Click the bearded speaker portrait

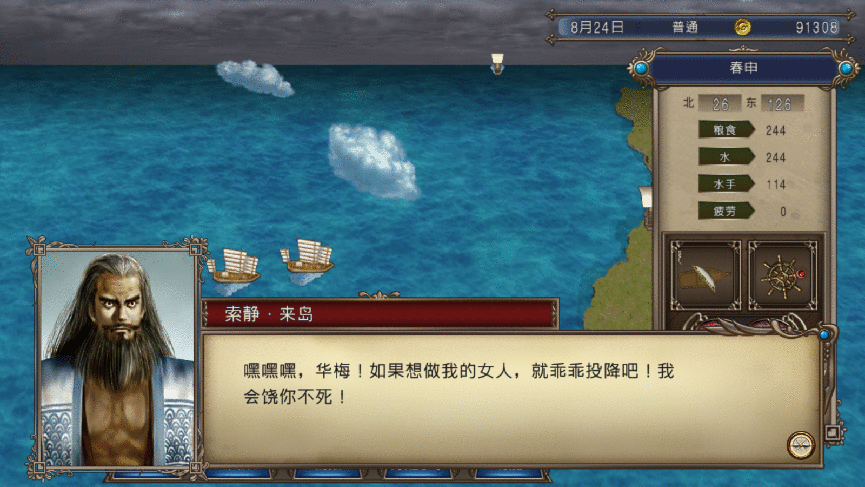tap(117, 357)
